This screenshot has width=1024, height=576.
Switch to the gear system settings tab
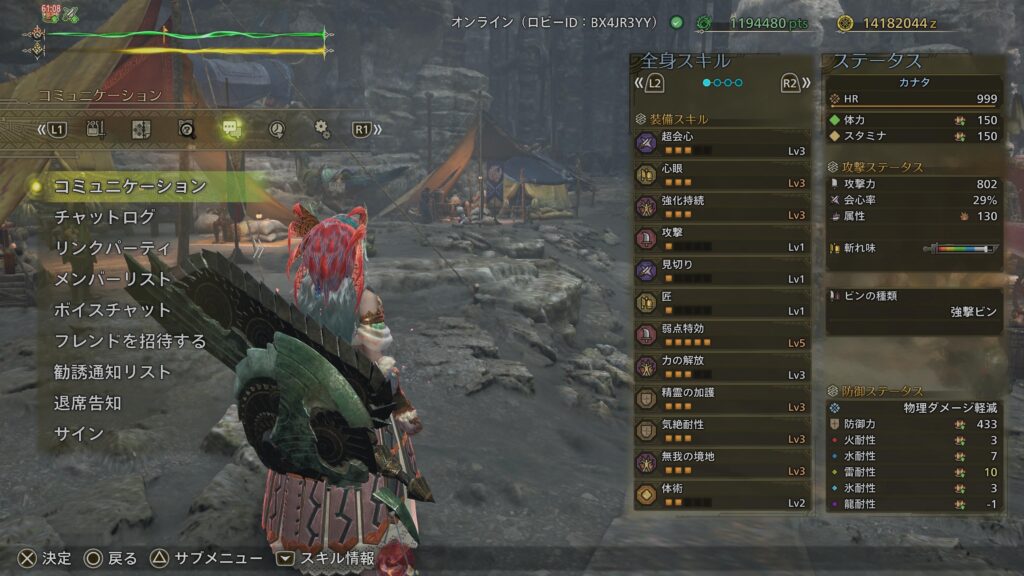pyautogui.click(x=321, y=129)
